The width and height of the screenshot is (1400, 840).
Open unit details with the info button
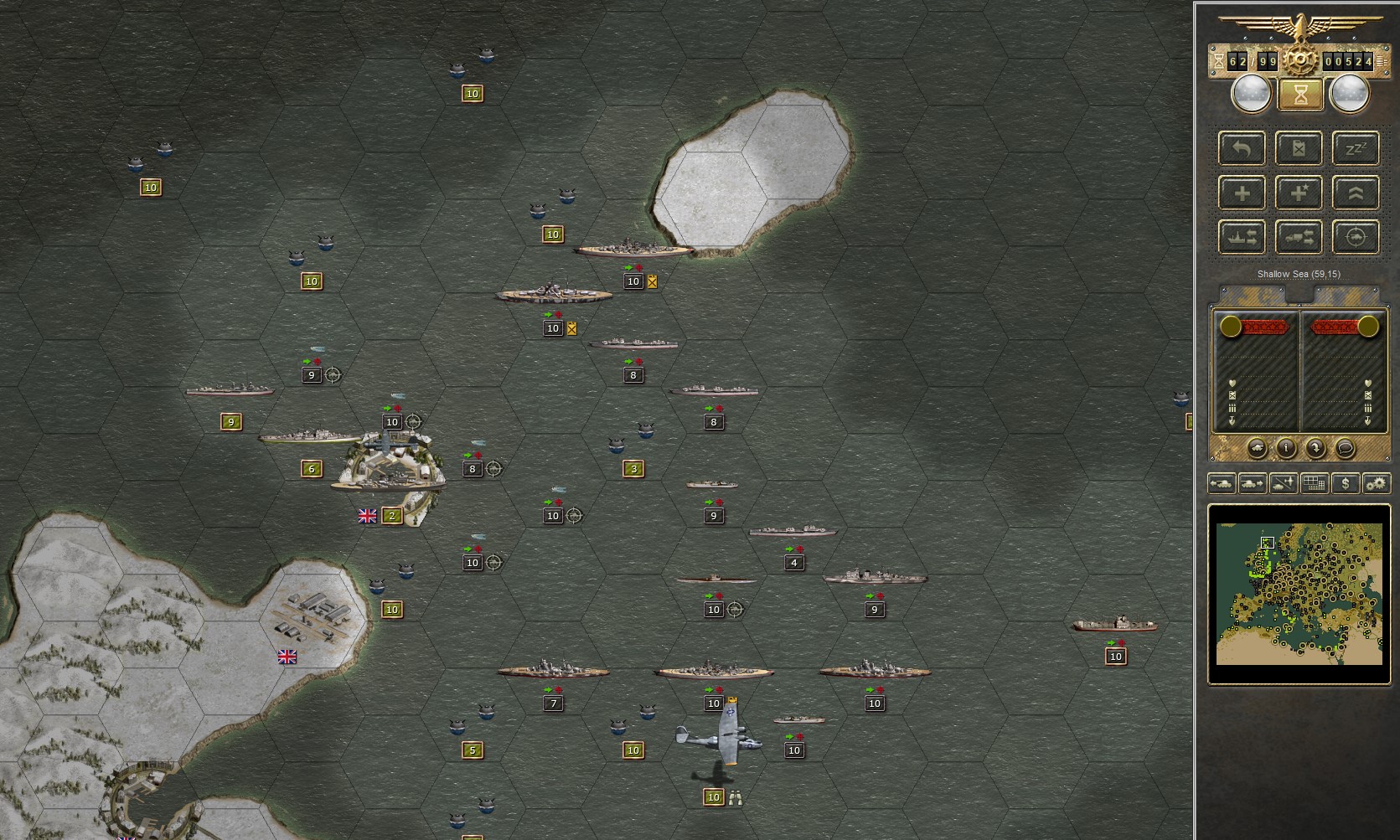pos(1286,448)
